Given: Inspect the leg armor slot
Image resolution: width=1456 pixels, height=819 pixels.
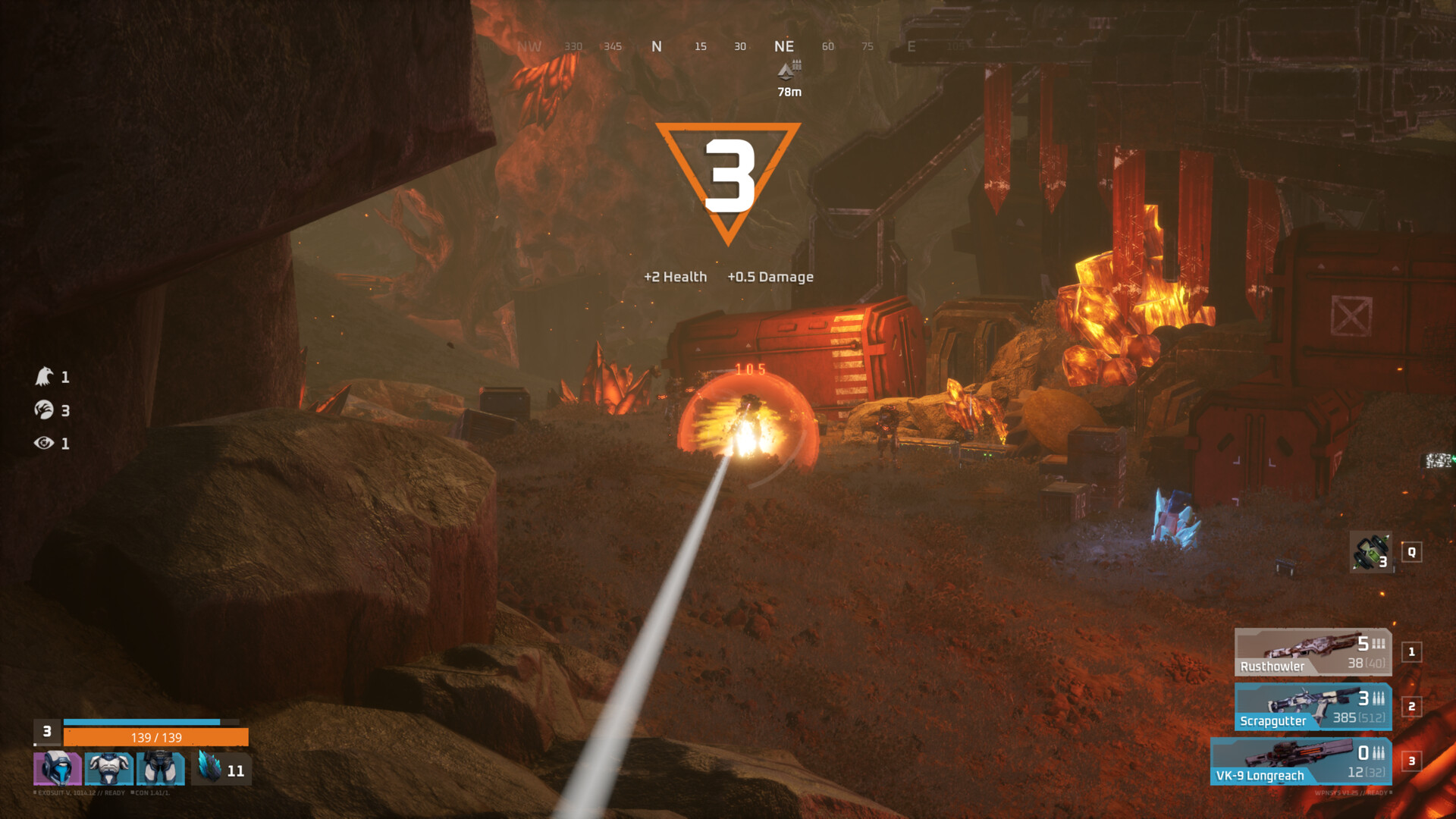Looking at the screenshot, I should click(160, 768).
